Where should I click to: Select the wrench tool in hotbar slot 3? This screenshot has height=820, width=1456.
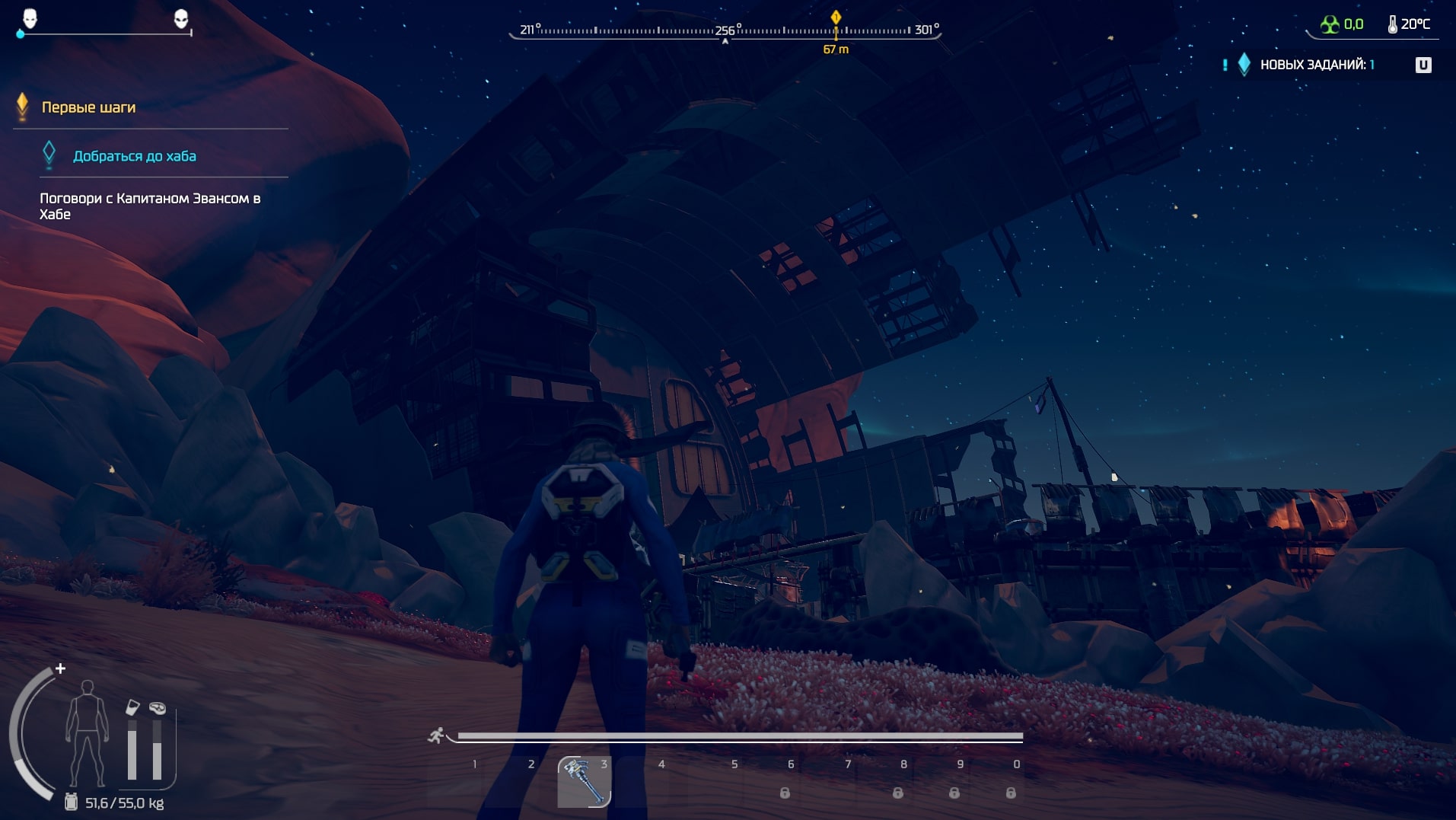[584, 781]
